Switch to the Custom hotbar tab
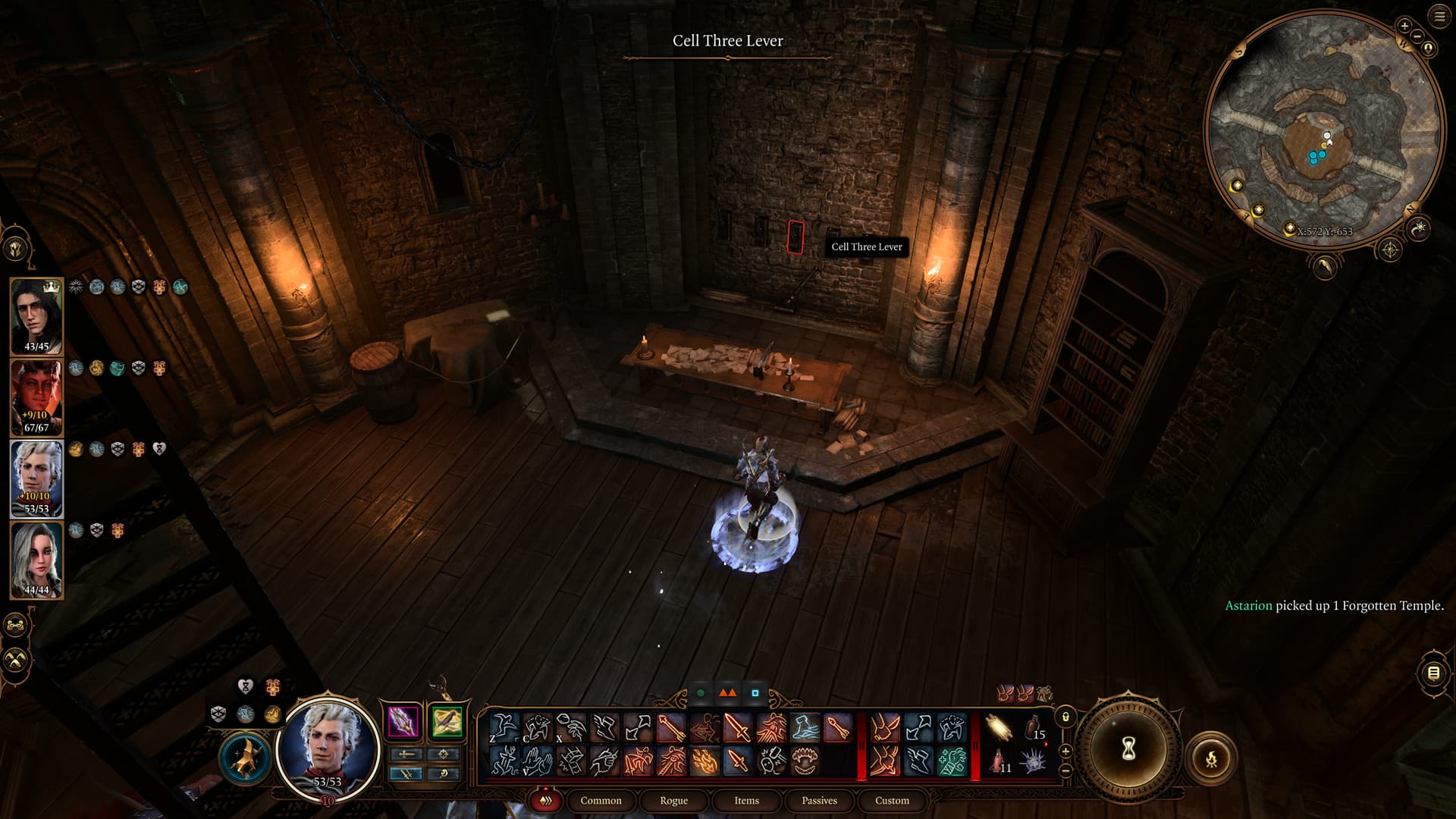 click(x=892, y=800)
